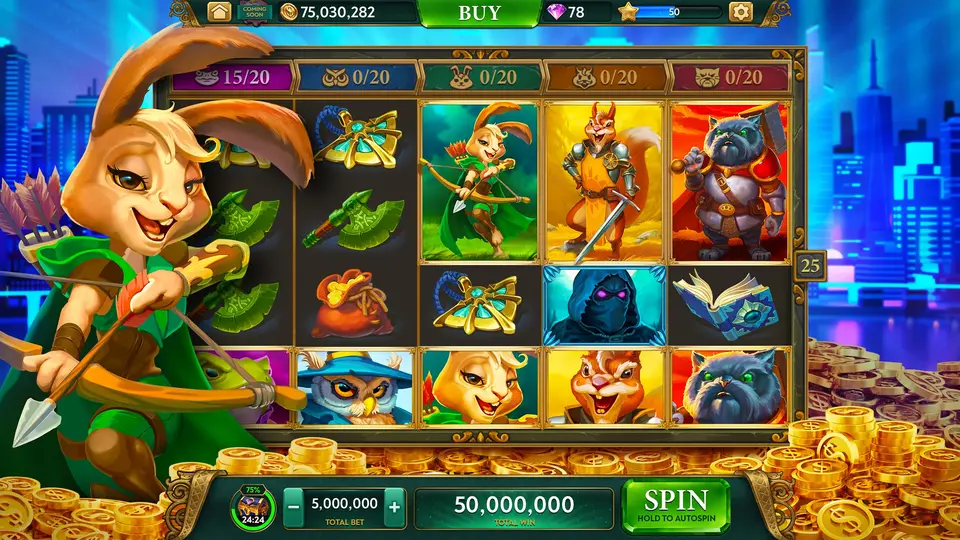Viewport: 960px width, 540px height.
Task: Click the 25 paylines indicator
Action: (x=810, y=267)
